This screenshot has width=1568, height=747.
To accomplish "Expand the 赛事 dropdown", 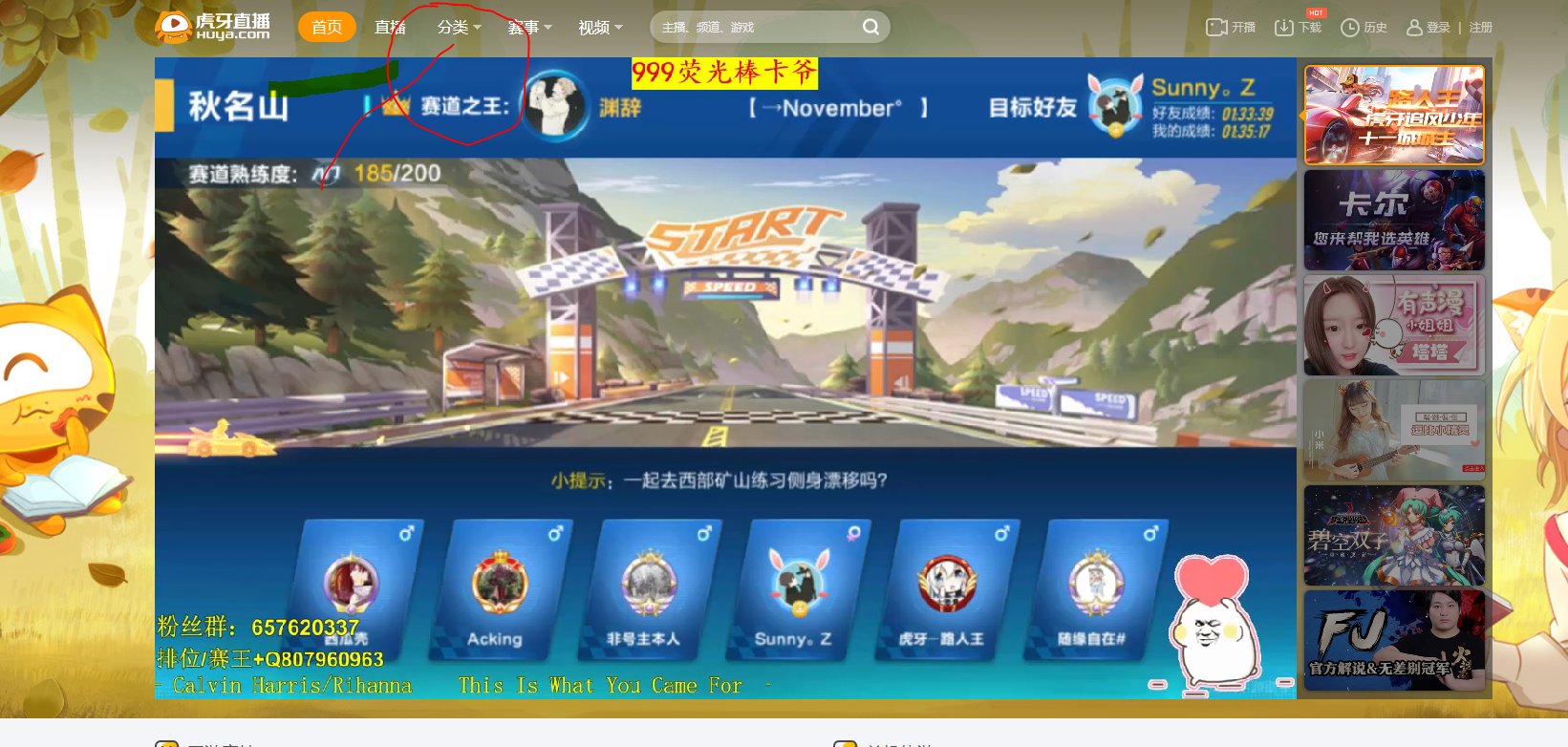I will pos(526,28).
